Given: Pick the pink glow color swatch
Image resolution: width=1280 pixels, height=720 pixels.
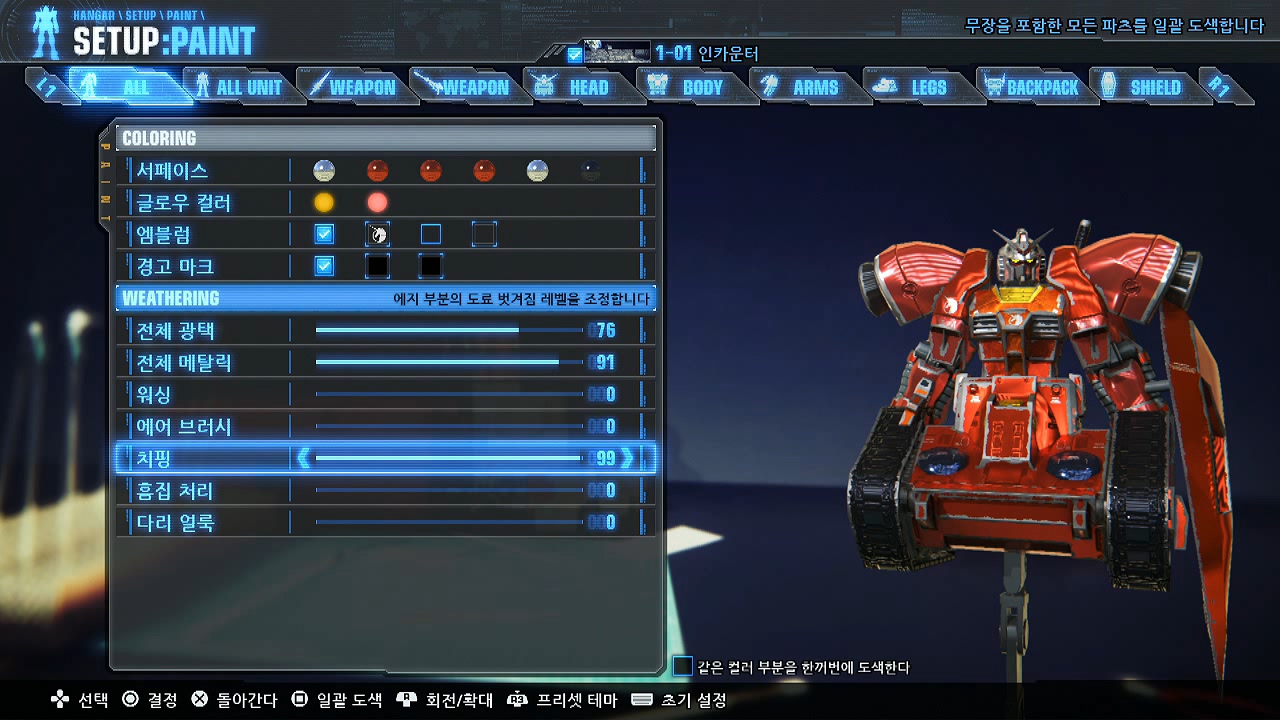Looking at the screenshot, I should (377, 203).
